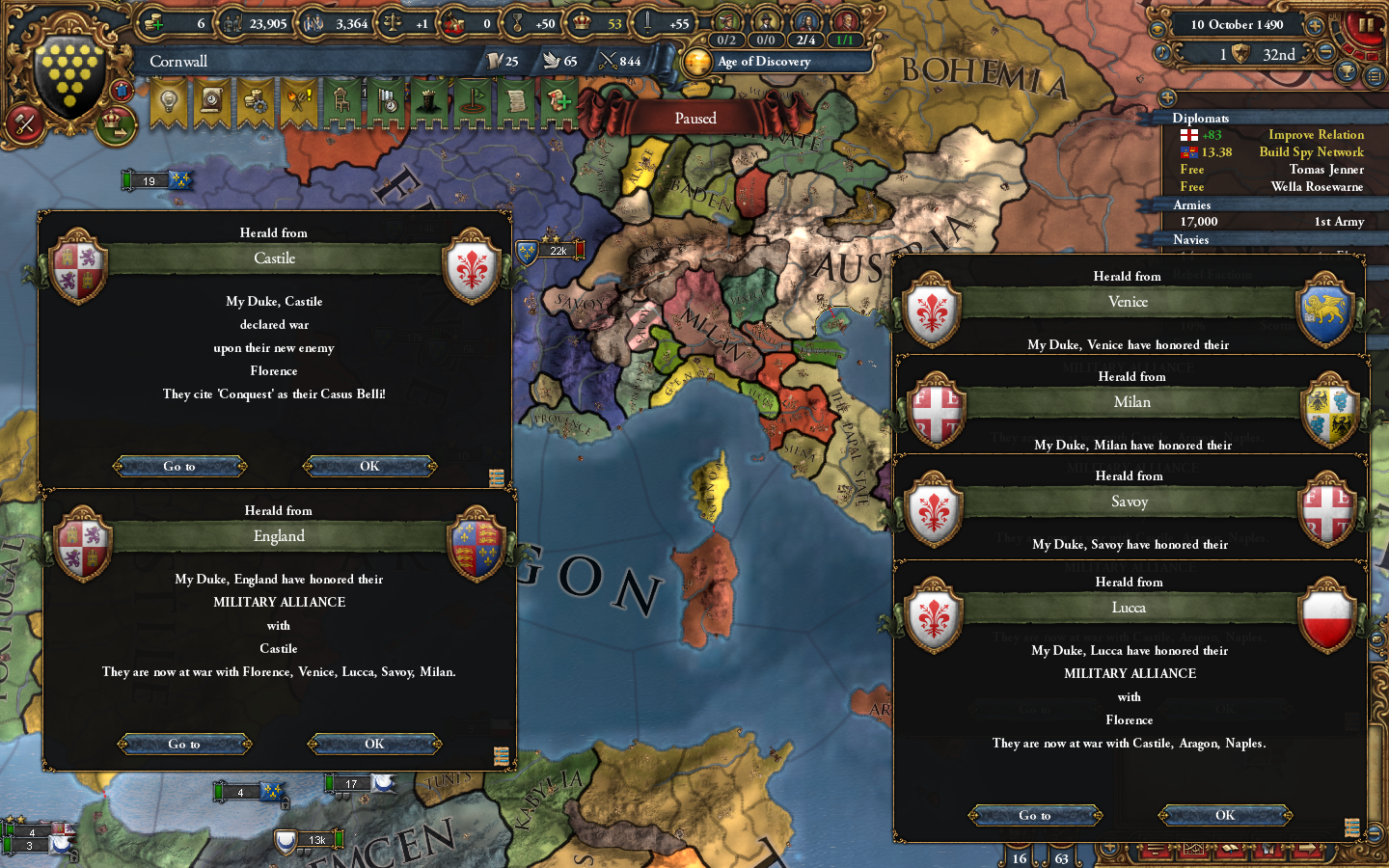Open the in-game menu via the hamburger icon
Image resolution: width=1389 pixels, height=868 pixels.
pos(1157,849)
